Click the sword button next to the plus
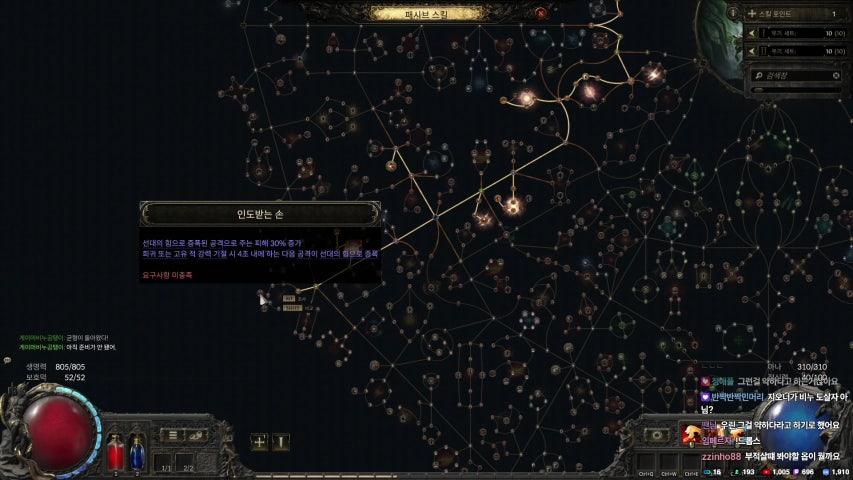Viewport: 853px width, 480px height. coord(281,440)
